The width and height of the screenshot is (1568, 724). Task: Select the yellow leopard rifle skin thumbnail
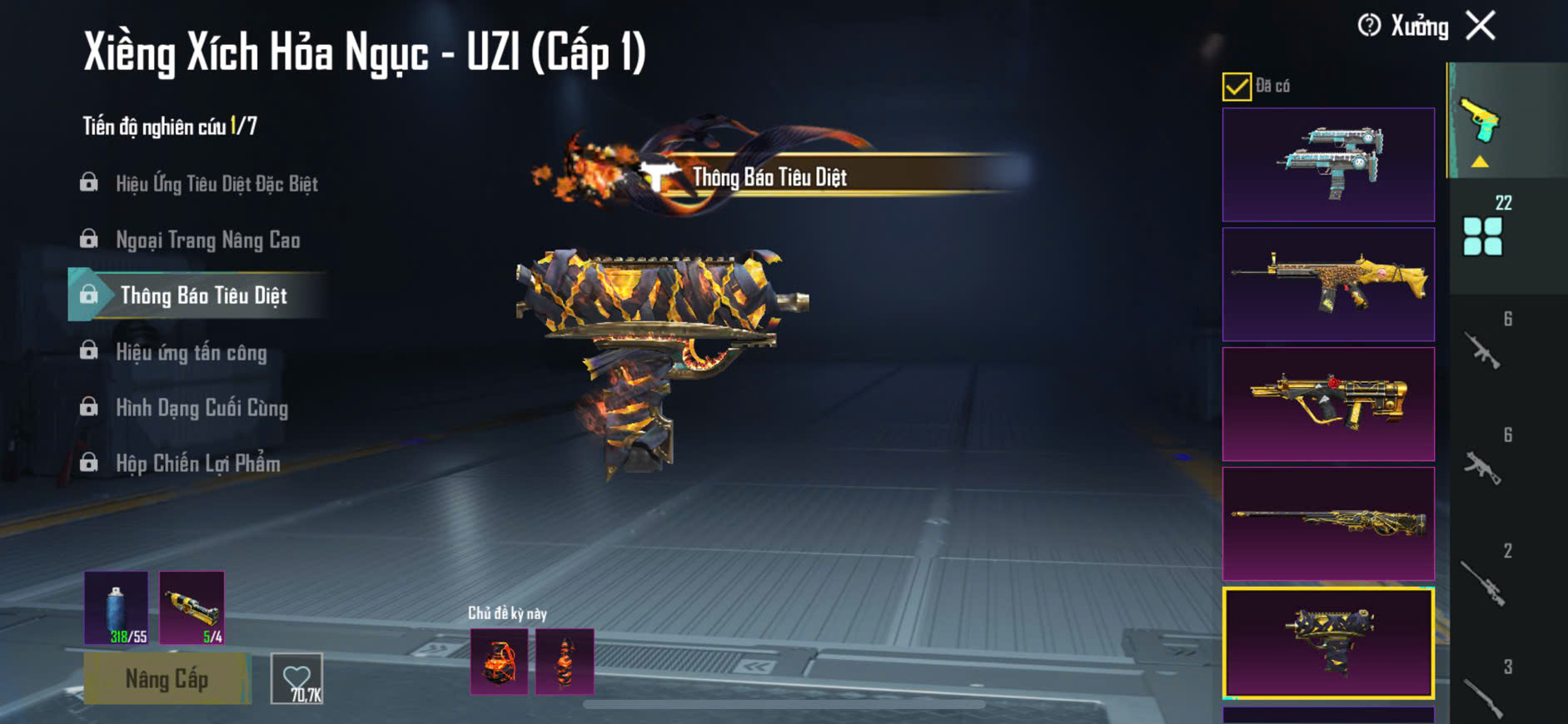pyautogui.click(x=1328, y=285)
